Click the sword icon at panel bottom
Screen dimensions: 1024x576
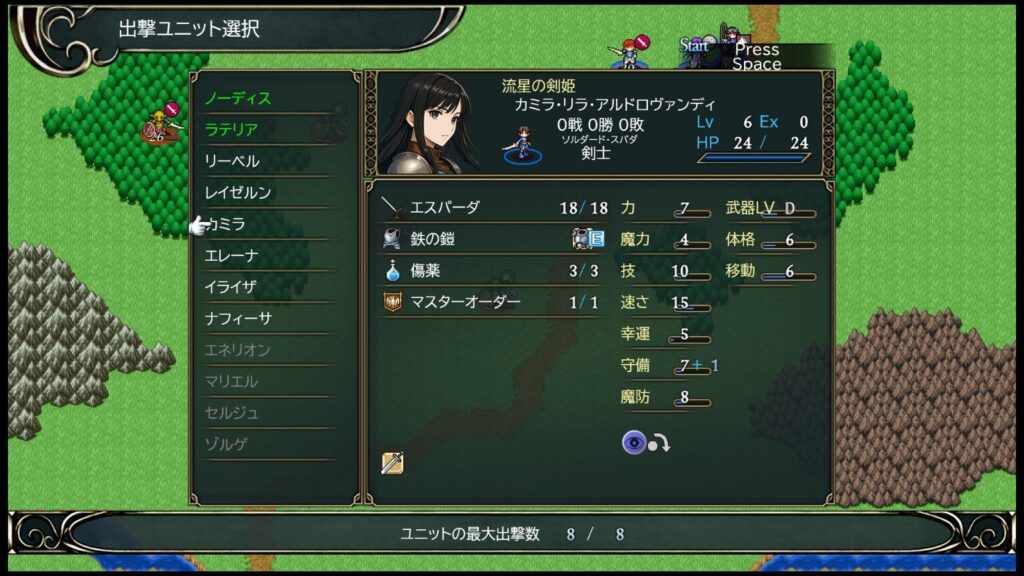pos(392,462)
